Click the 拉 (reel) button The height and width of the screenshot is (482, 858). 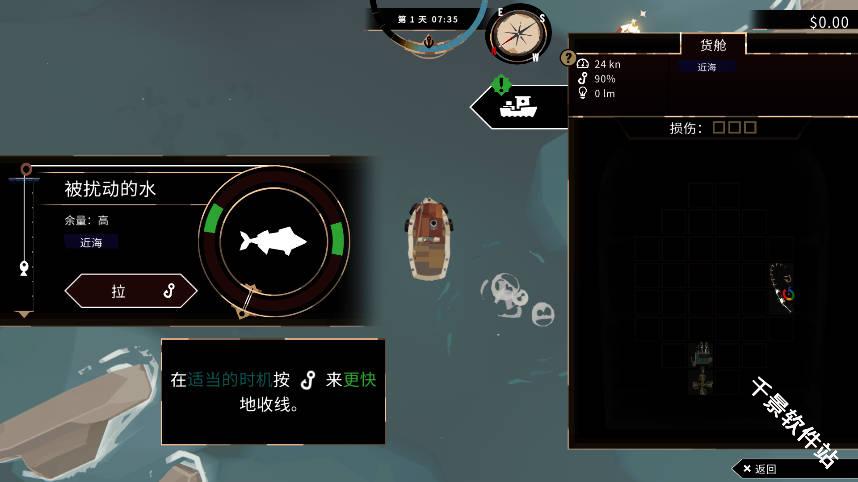[131, 291]
